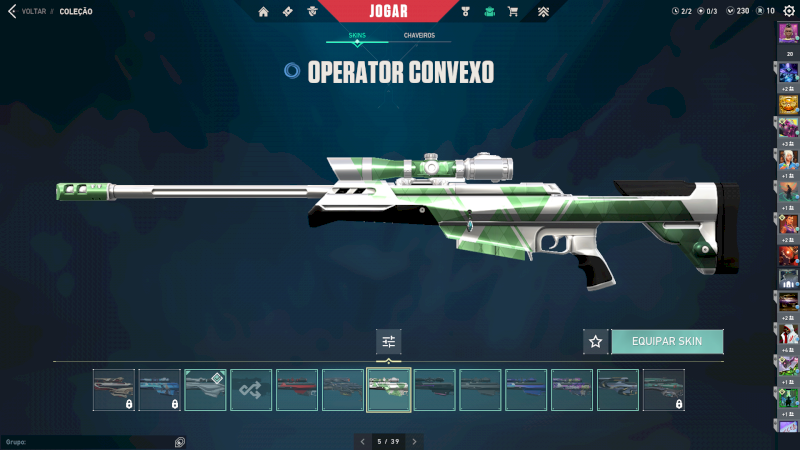Open the battle pass ticket icon
Viewport: 800px width, 450px height.
click(x=288, y=12)
